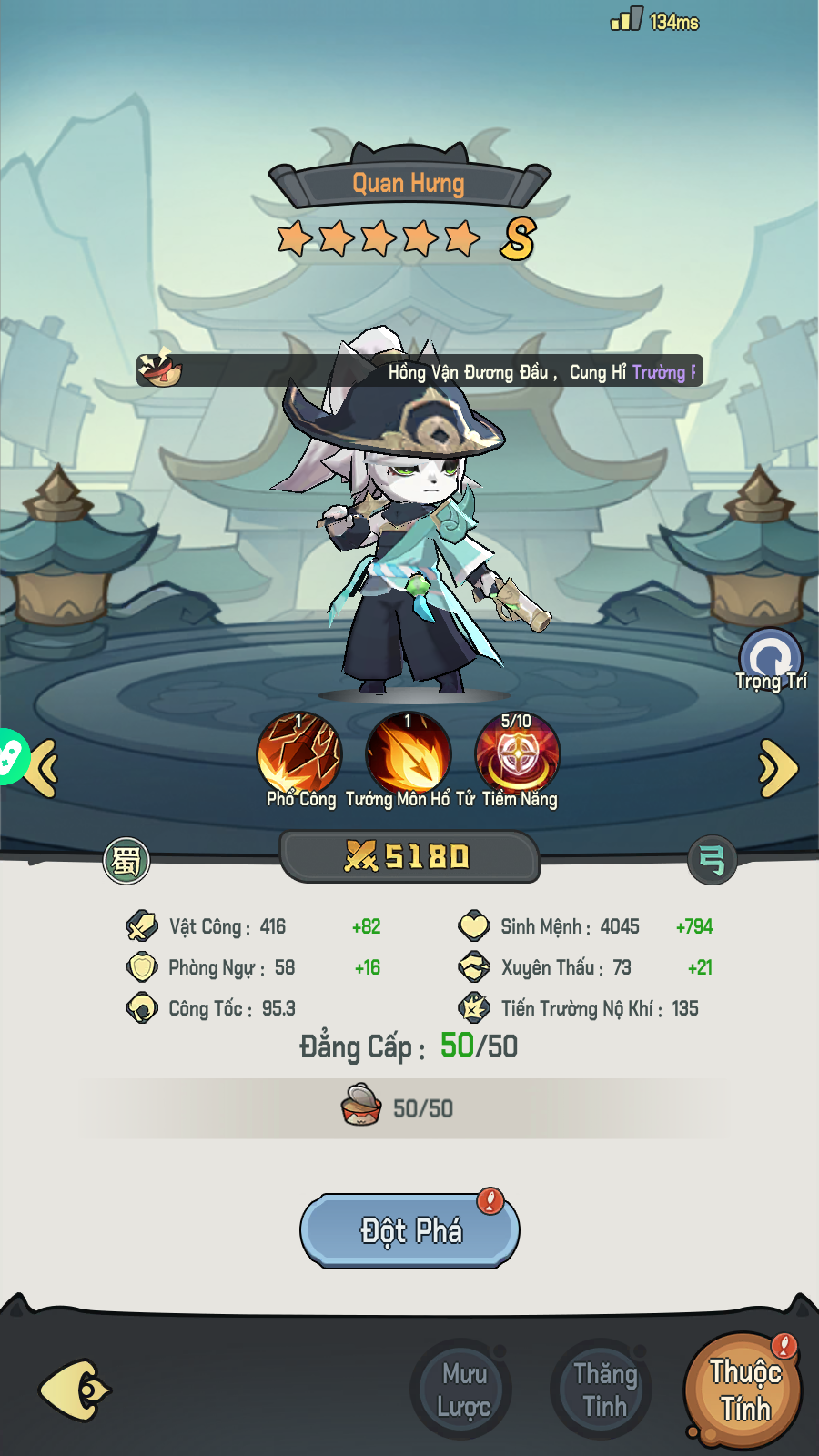The height and width of the screenshot is (1456, 819).
Task: Open the Thăng Tinh tab
Action: [x=603, y=1390]
